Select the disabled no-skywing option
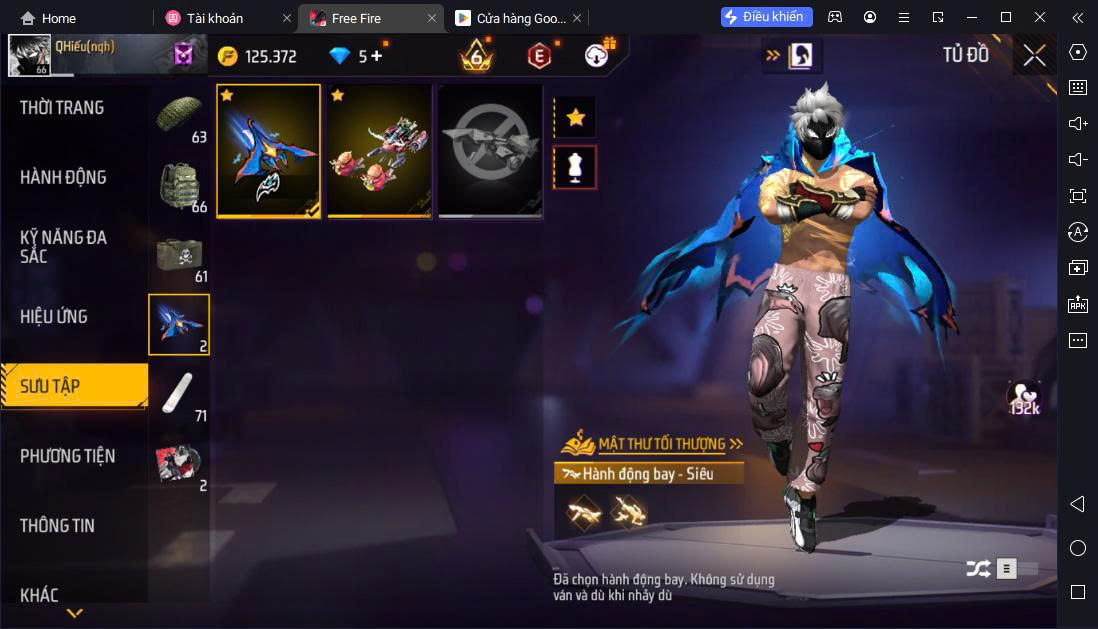Screen dimensions: 1098x629 click(x=490, y=151)
